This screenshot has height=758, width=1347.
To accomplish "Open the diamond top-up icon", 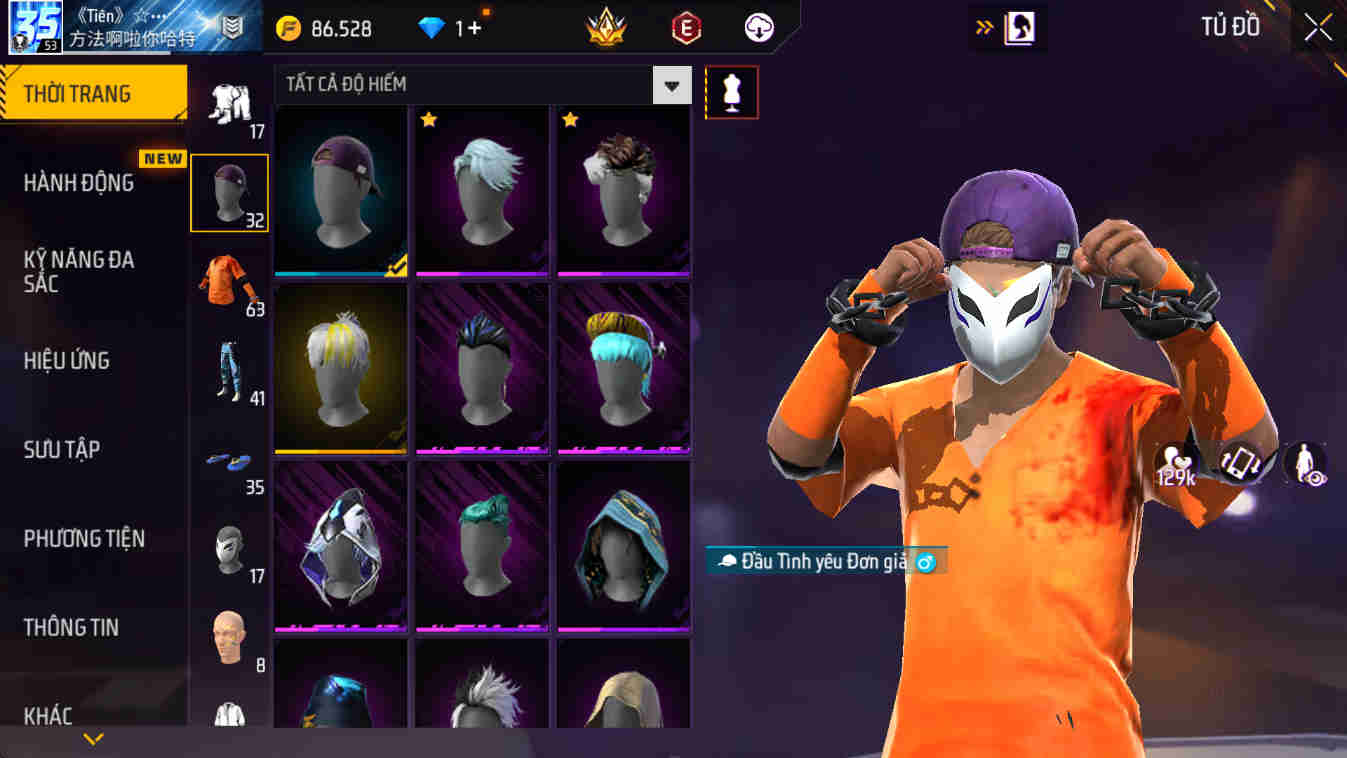I will pyautogui.click(x=434, y=27).
